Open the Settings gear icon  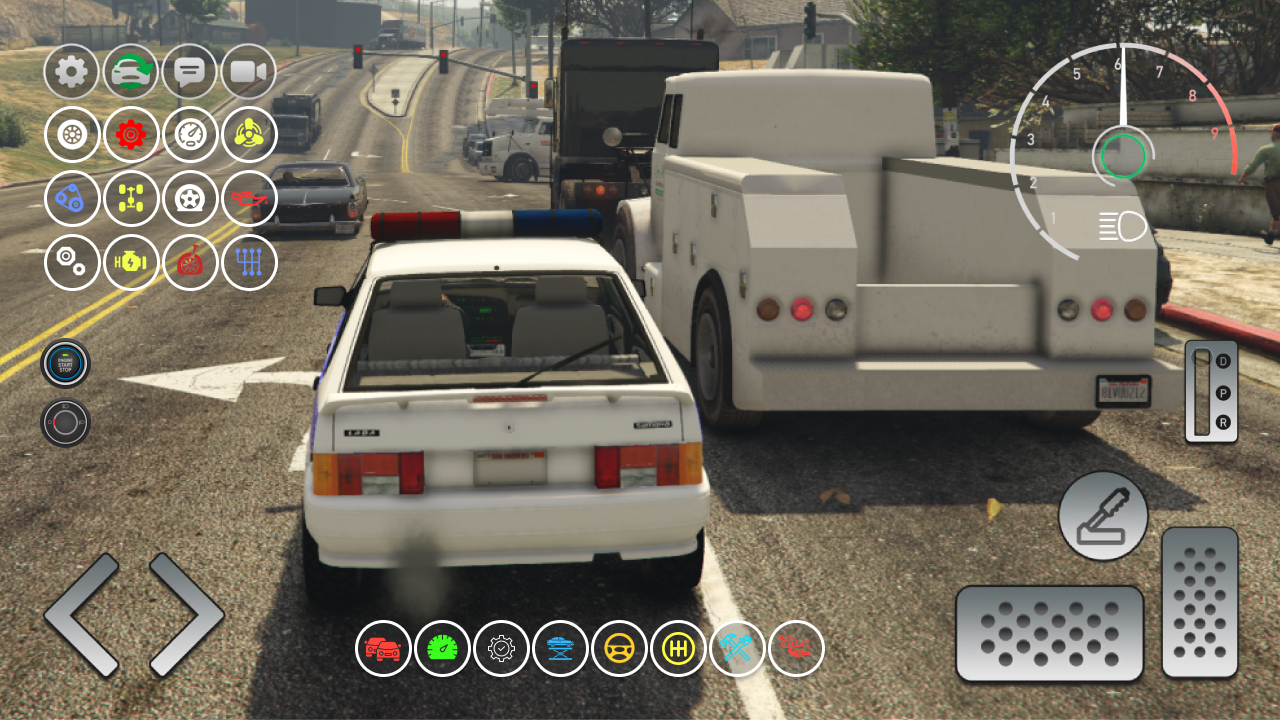click(x=71, y=71)
